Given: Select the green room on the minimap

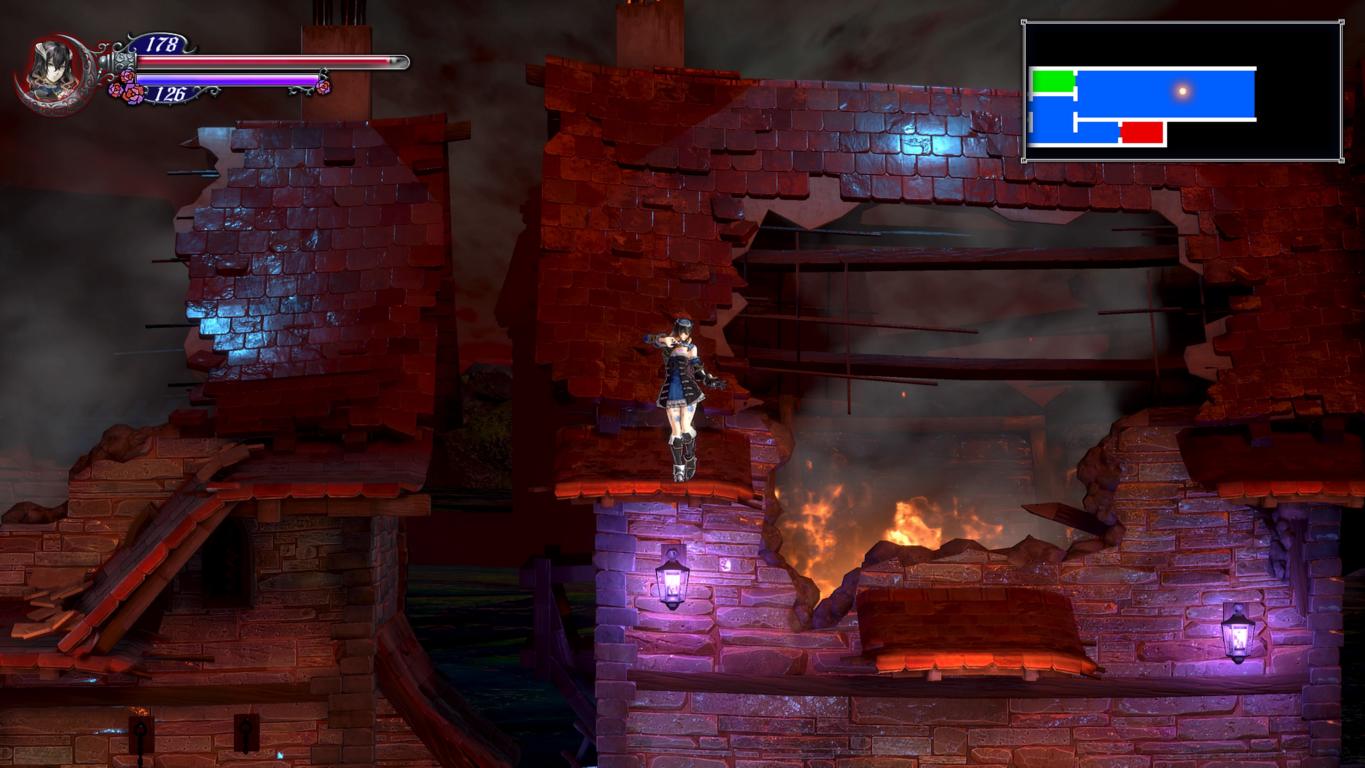Looking at the screenshot, I should click(x=1052, y=82).
